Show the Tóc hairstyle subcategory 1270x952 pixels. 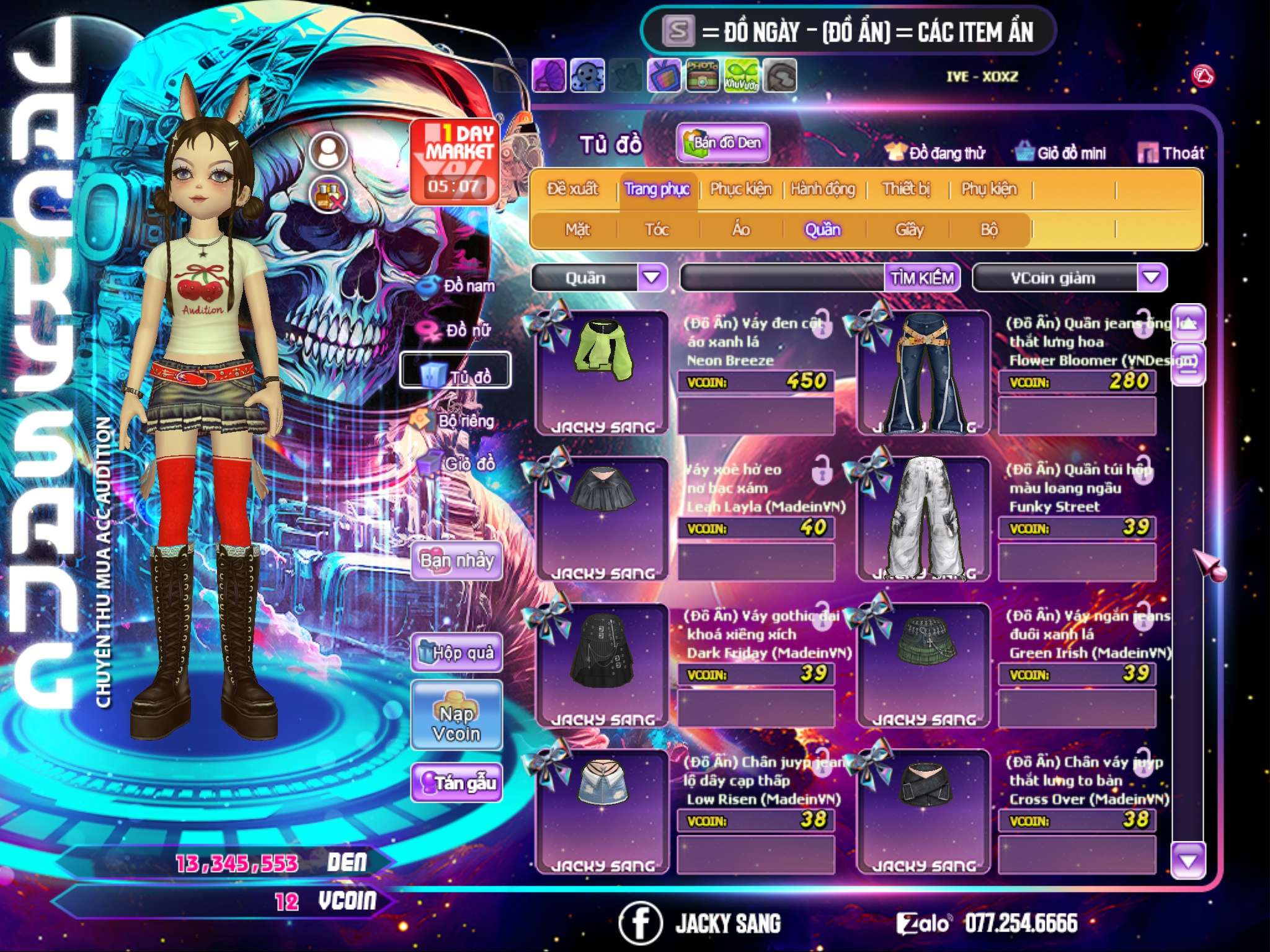(x=657, y=230)
